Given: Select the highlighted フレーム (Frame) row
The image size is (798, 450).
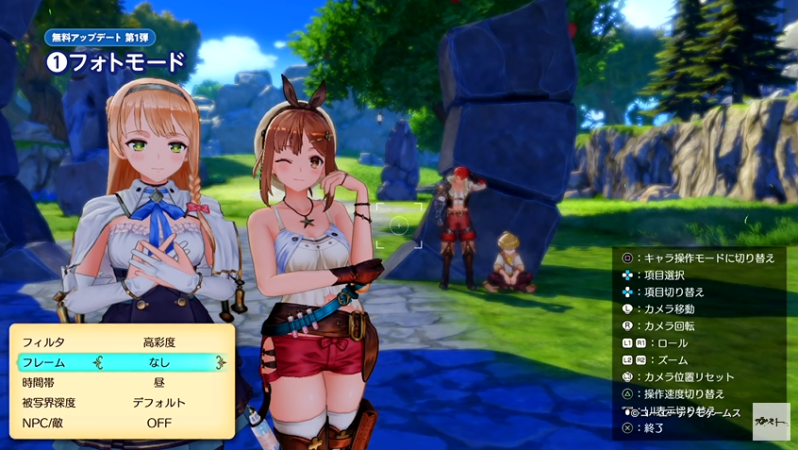Looking at the screenshot, I should click(122, 362).
